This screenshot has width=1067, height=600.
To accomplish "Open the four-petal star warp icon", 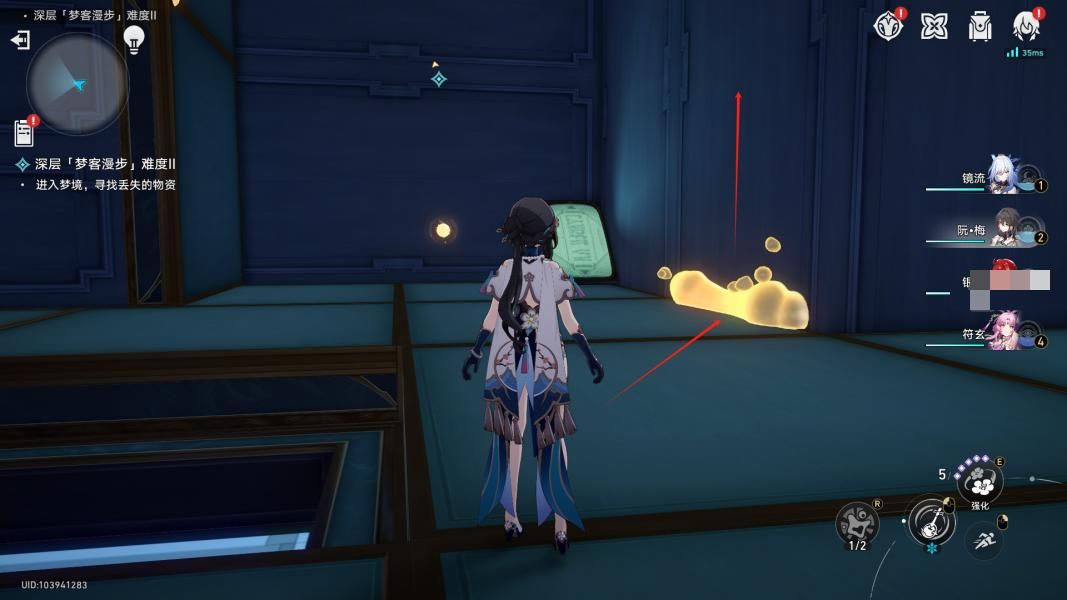I will click(934, 26).
